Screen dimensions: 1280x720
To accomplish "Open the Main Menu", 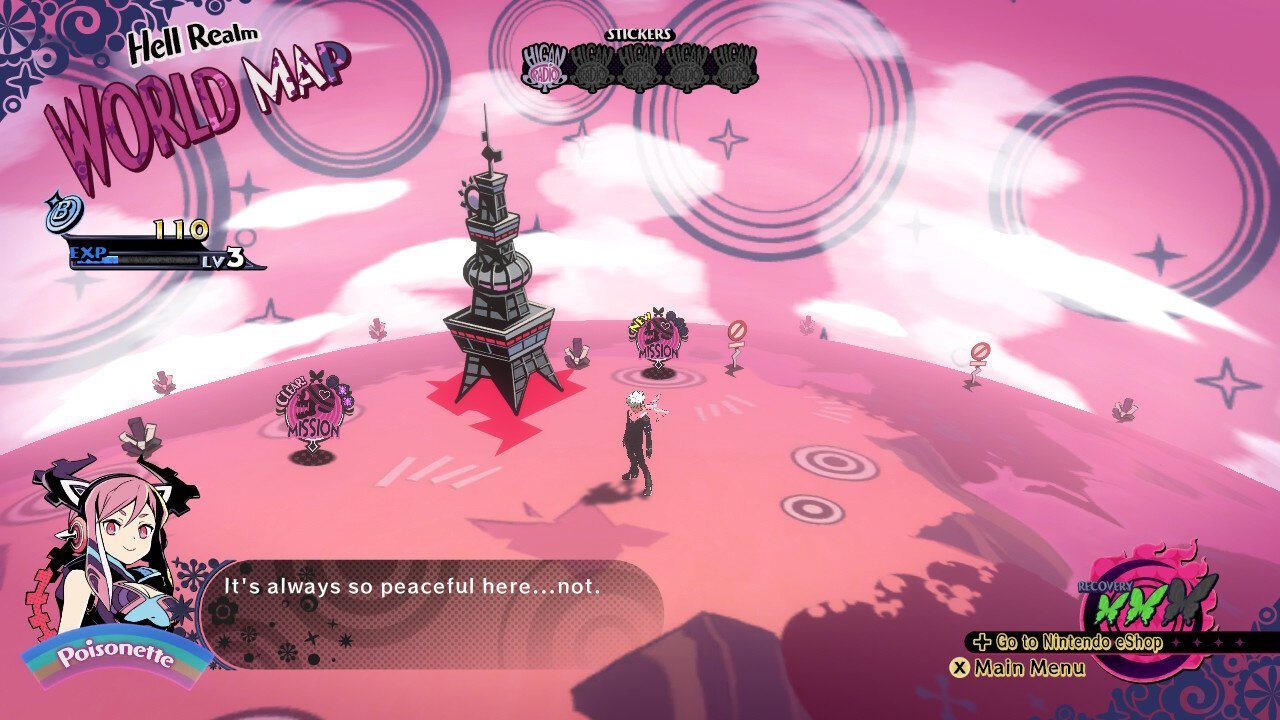I will click(1018, 667).
